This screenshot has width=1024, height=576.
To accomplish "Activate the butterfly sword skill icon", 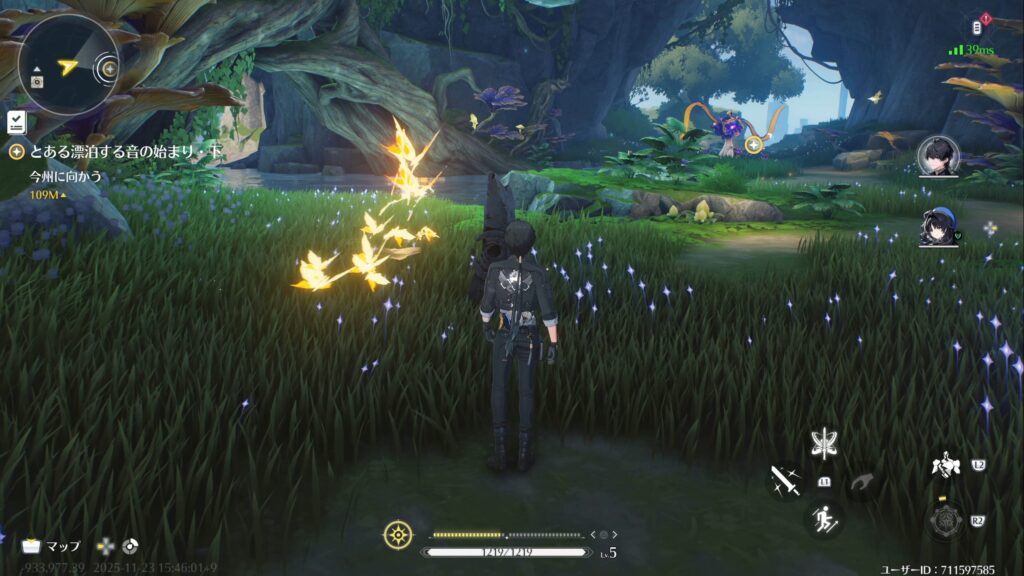I will tap(824, 443).
